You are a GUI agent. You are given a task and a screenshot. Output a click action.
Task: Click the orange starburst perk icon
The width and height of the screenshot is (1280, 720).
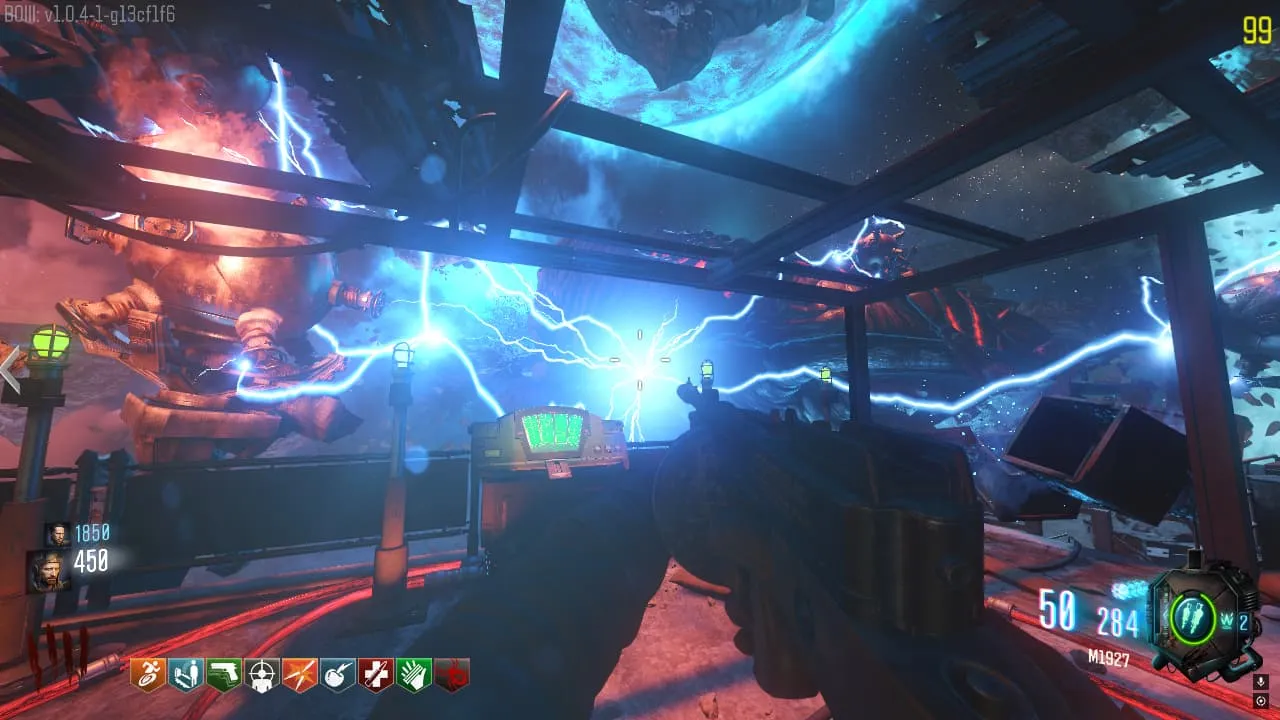pos(299,674)
